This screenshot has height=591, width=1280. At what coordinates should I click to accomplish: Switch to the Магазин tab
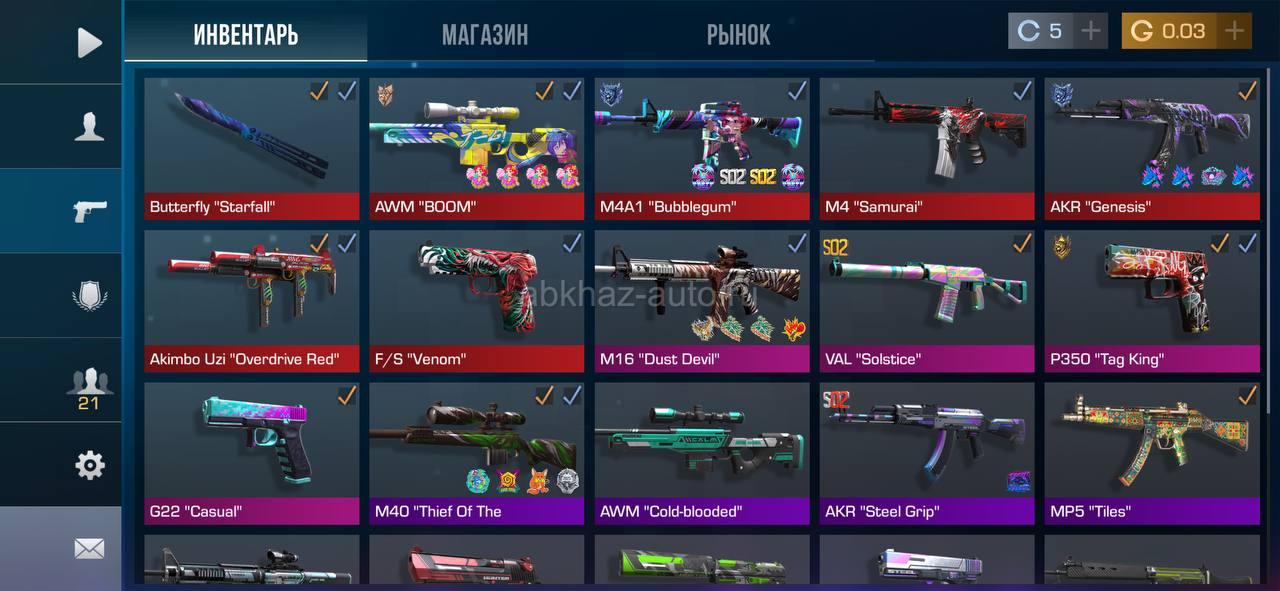tap(485, 35)
